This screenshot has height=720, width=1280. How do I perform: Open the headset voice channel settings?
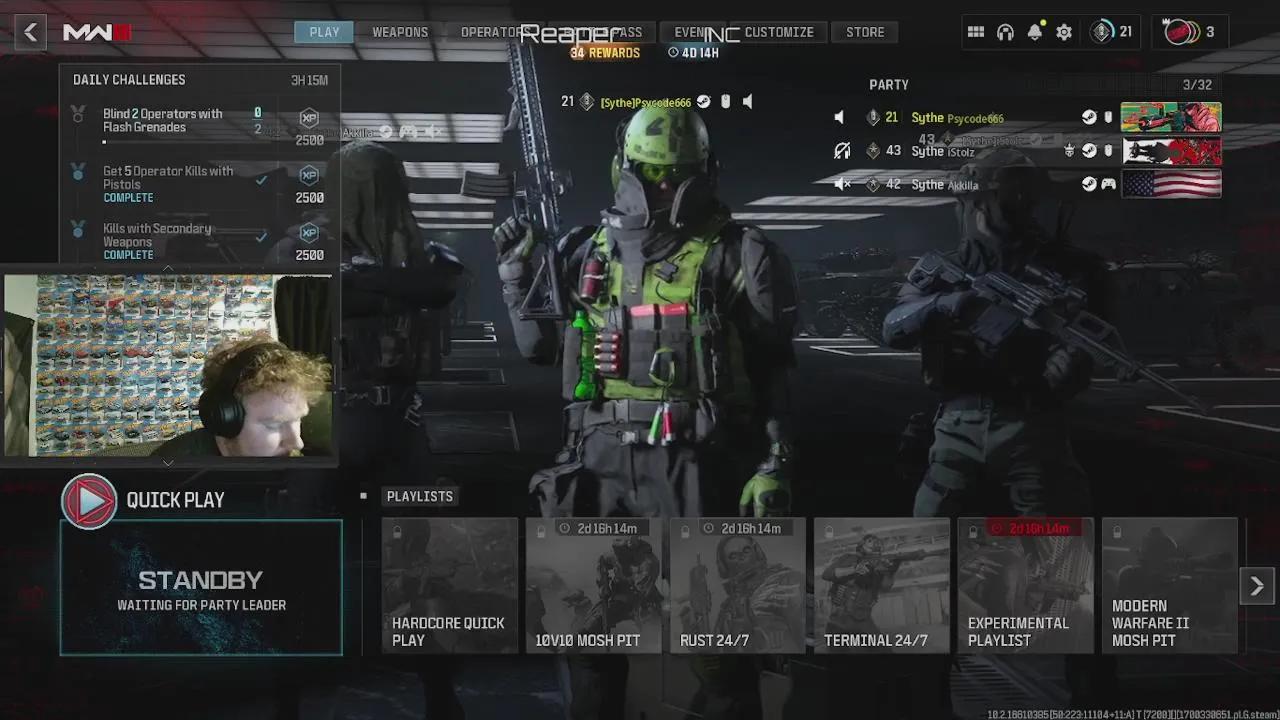click(x=1005, y=32)
